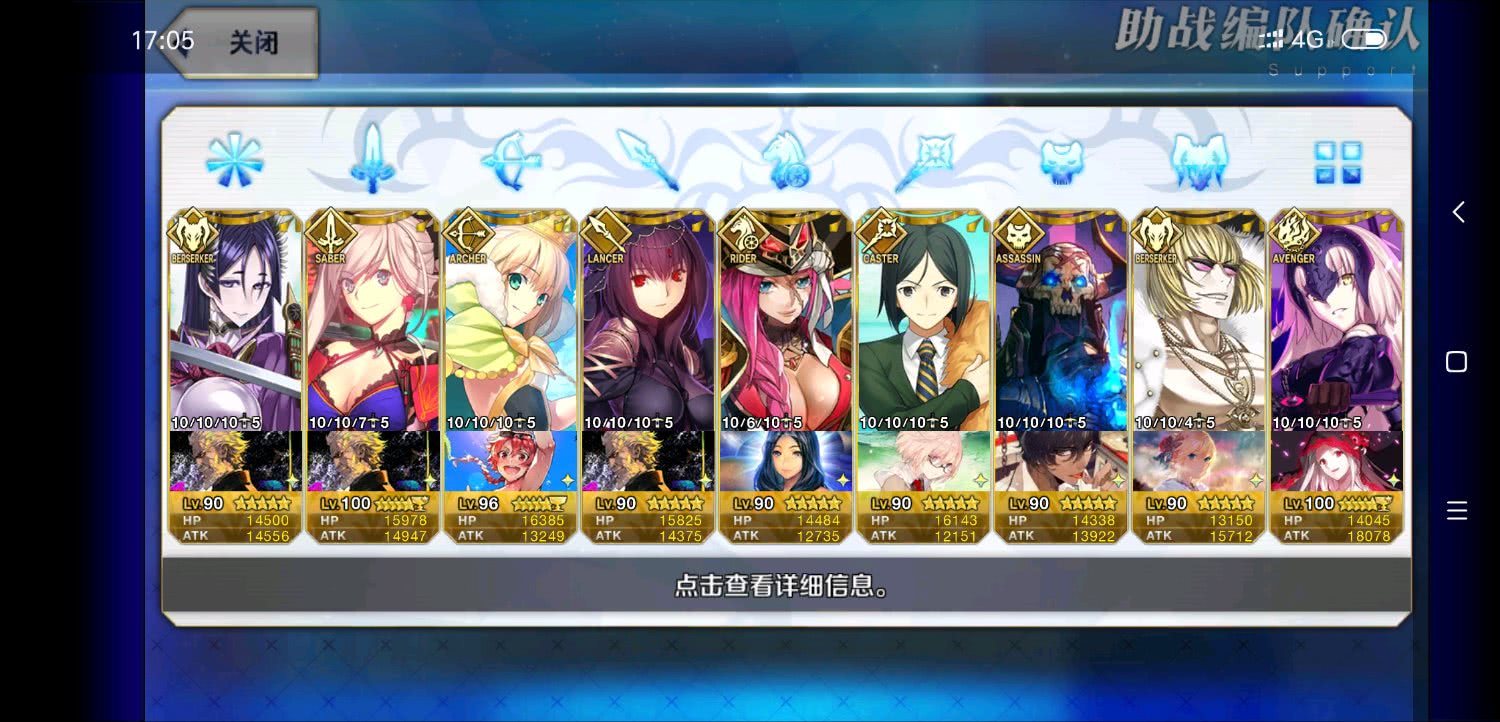Close the support setup screen
Screen dimensions: 1500x722
tap(243, 43)
